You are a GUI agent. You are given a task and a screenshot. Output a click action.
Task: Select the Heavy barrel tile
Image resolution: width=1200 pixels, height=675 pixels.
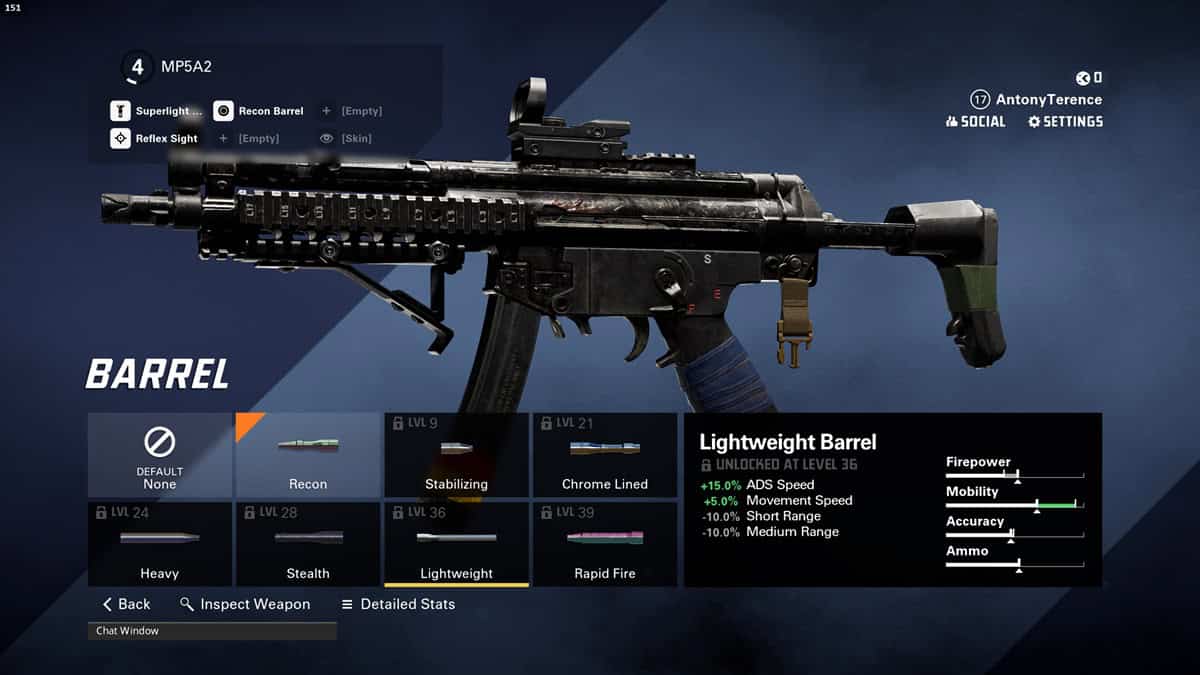coord(160,544)
